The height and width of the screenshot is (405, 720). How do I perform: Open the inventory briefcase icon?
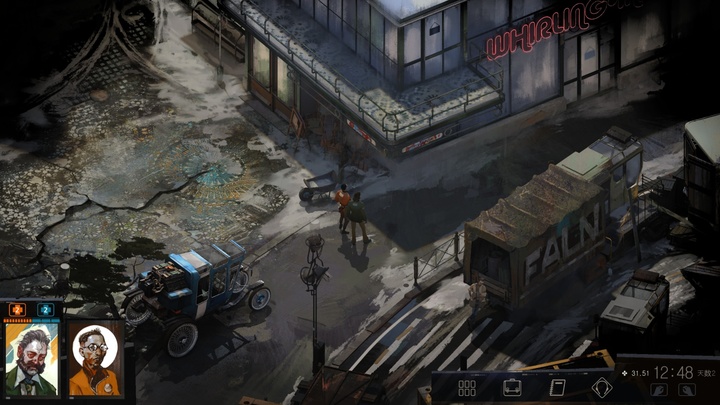click(x=512, y=388)
